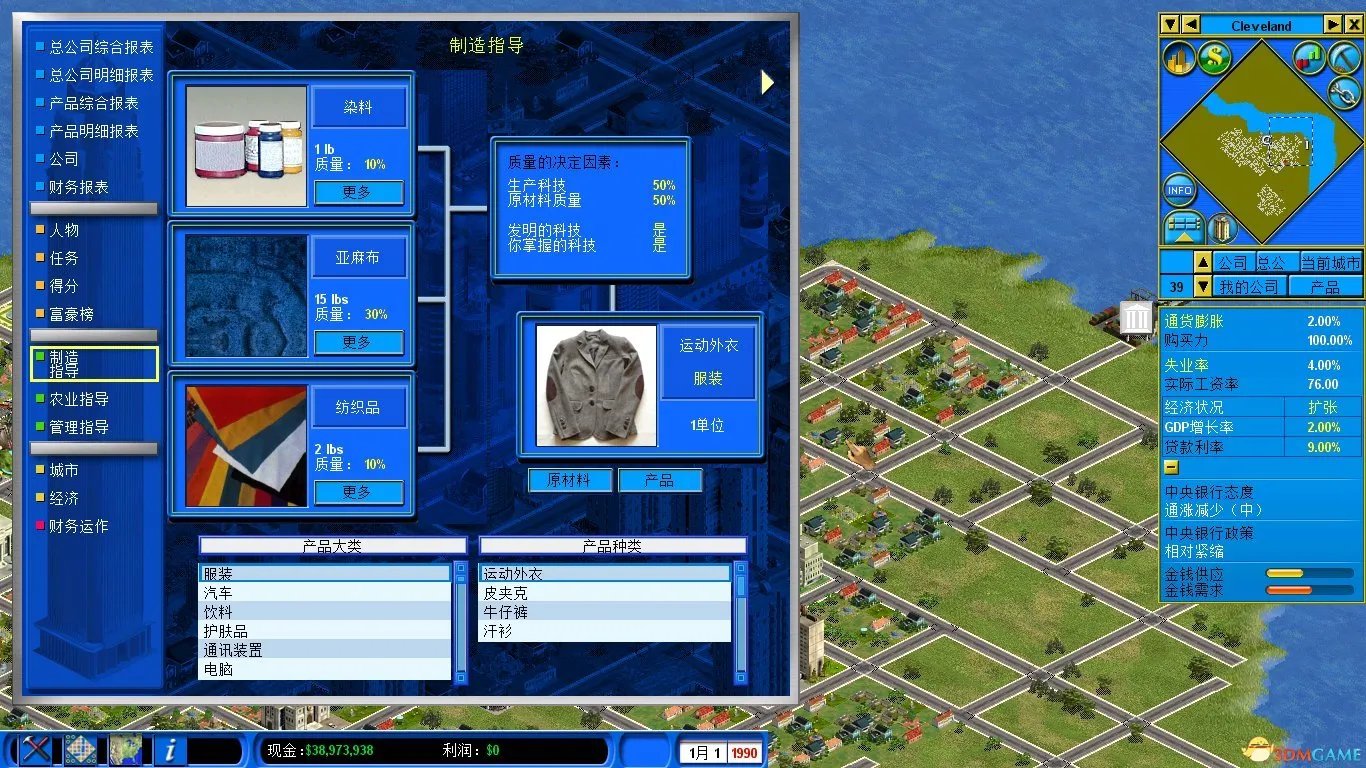The image size is (1366, 768).
Task: Expand the firm list with the yellow up arrow
Action: tap(1202, 261)
